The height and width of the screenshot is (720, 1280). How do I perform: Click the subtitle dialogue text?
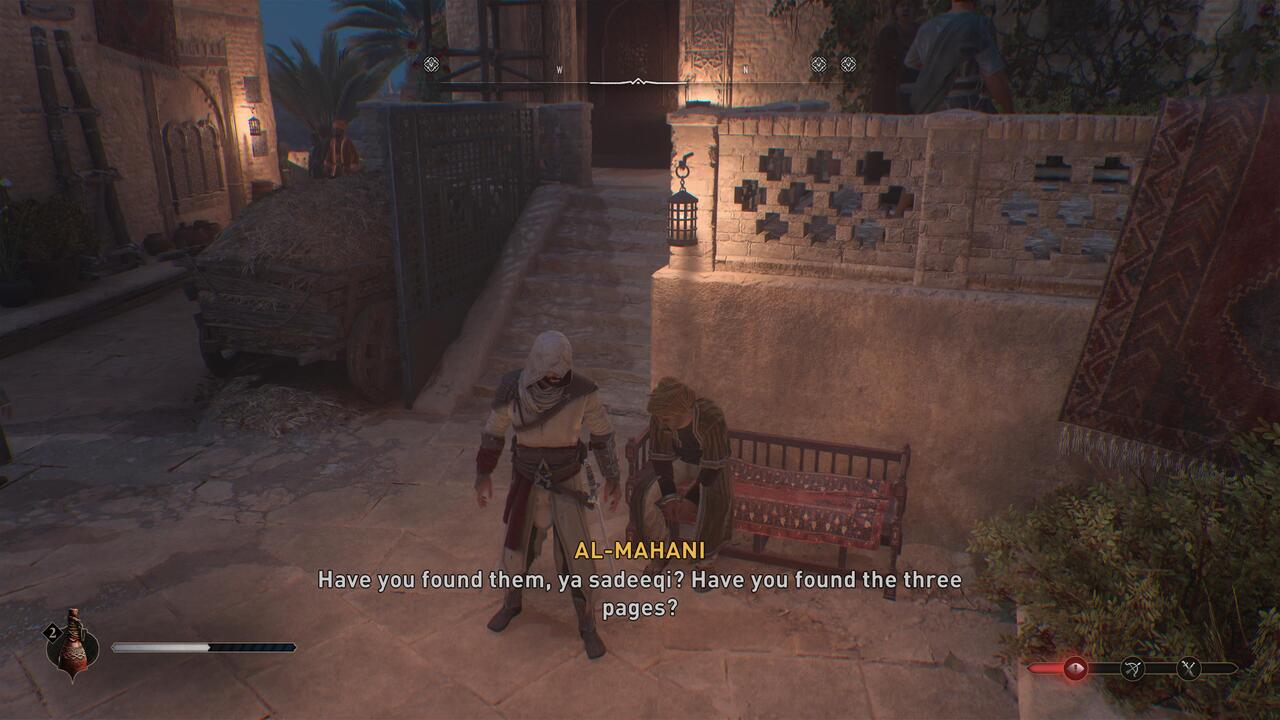click(640, 589)
